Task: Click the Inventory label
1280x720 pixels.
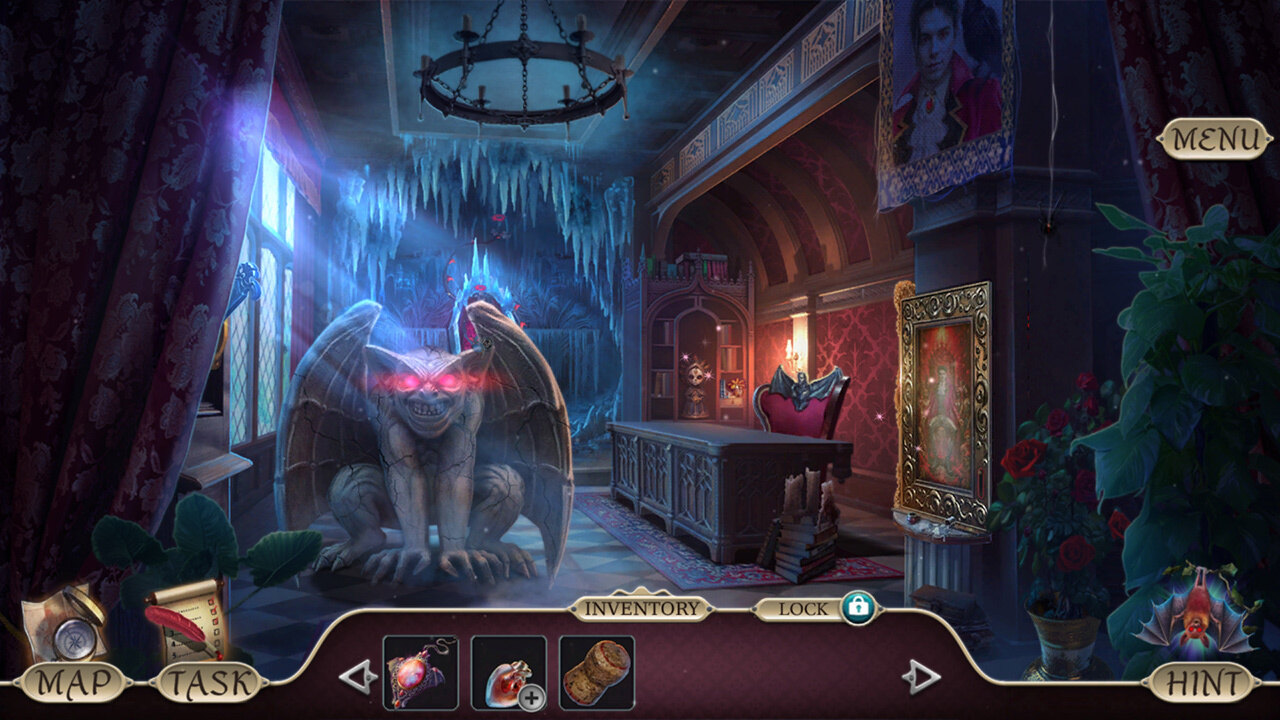Action: [x=641, y=608]
